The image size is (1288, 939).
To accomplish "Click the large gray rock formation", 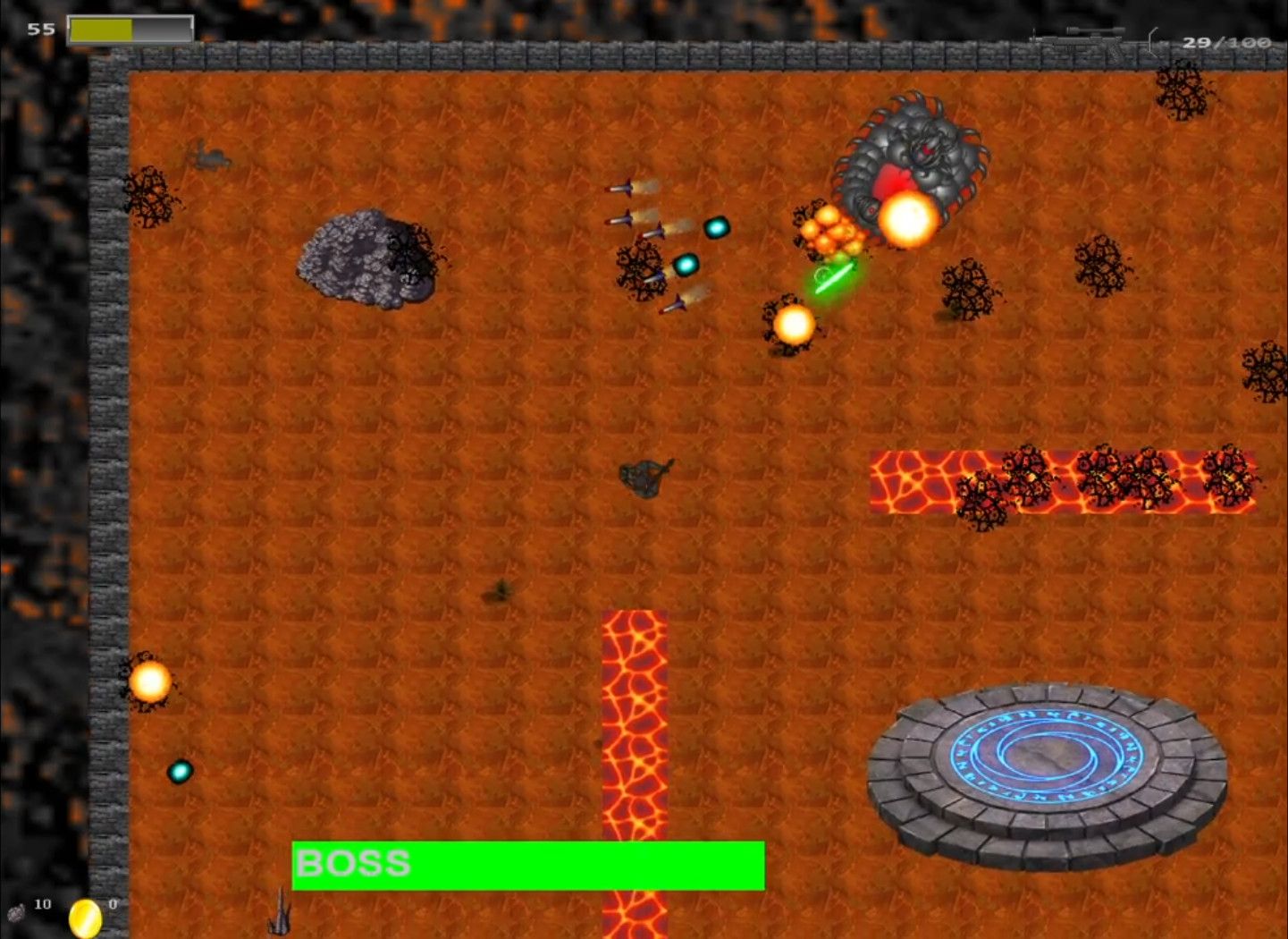I will 366,259.
